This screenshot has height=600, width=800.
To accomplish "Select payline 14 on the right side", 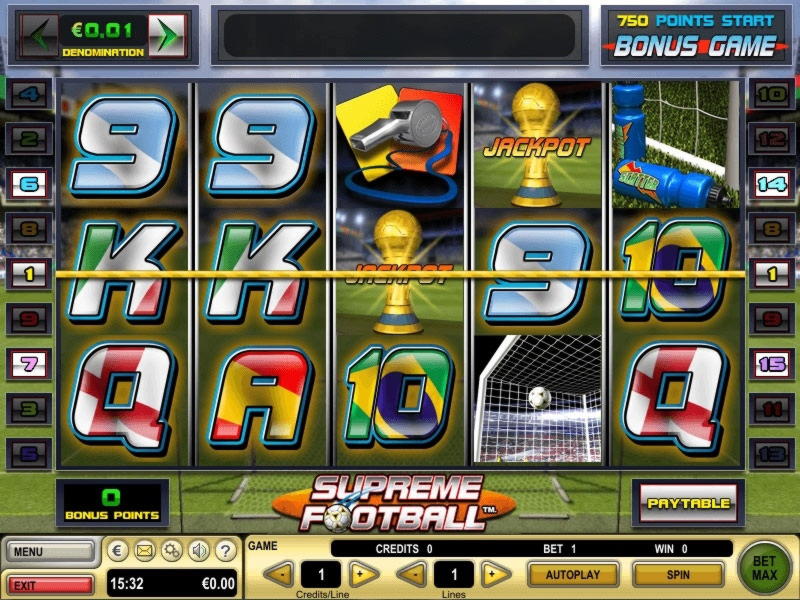I will tap(771, 183).
